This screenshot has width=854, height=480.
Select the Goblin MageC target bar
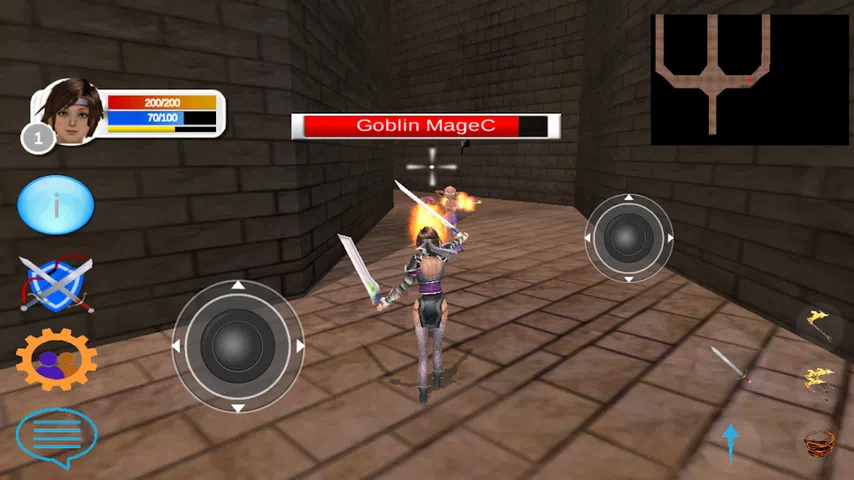[425, 126]
